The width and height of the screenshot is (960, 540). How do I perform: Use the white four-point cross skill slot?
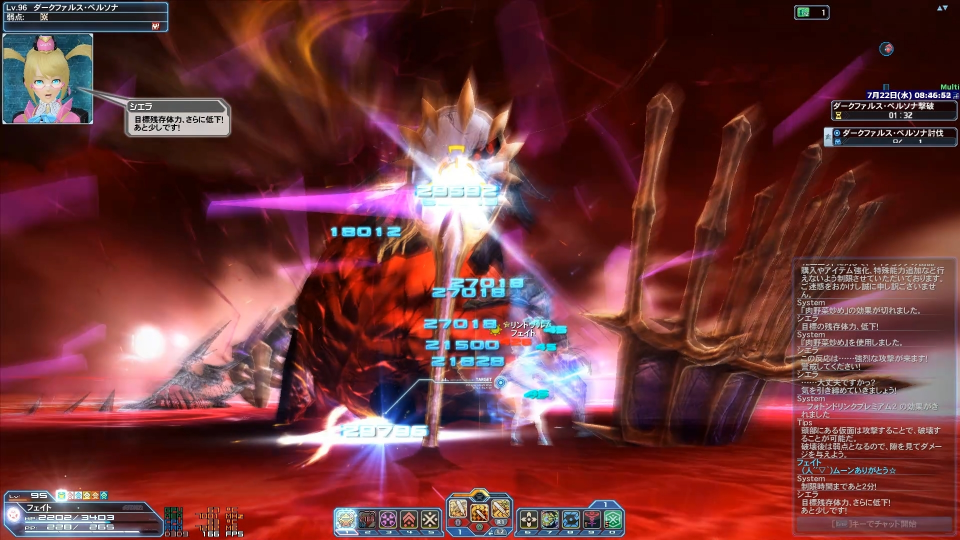pos(529,519)
